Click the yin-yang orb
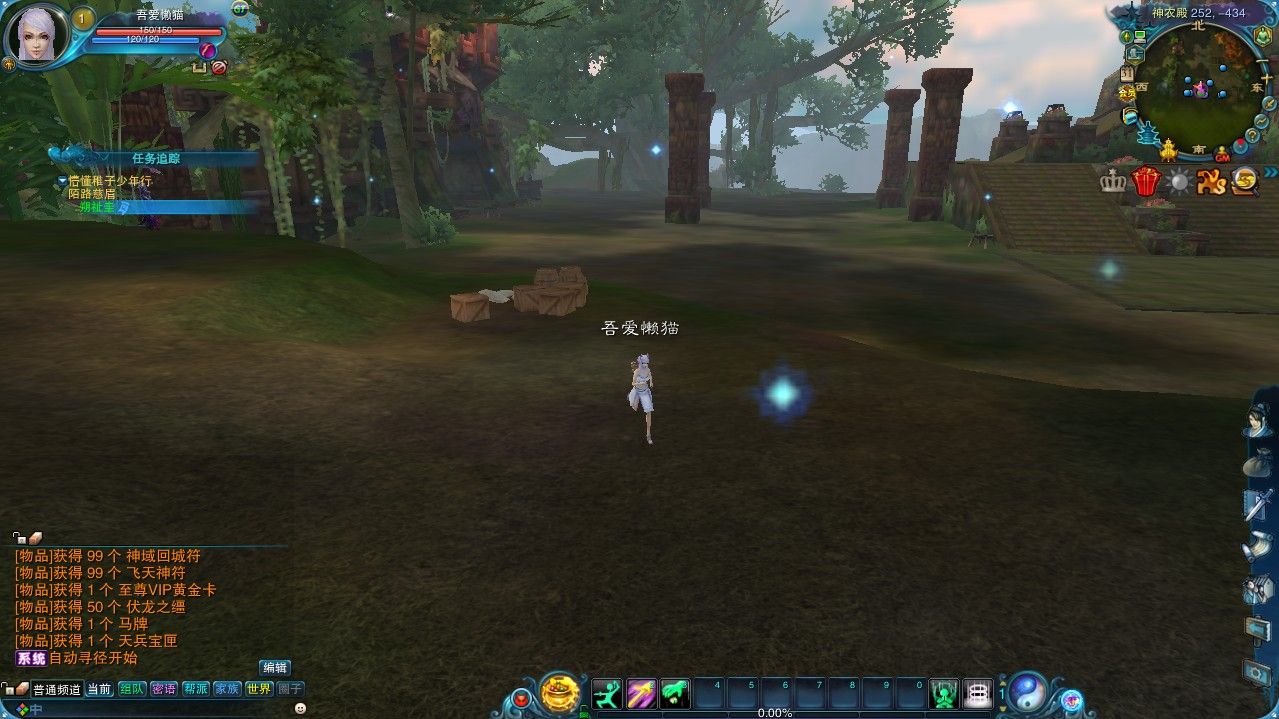1279x719 pixels. tap(1027, 692)
